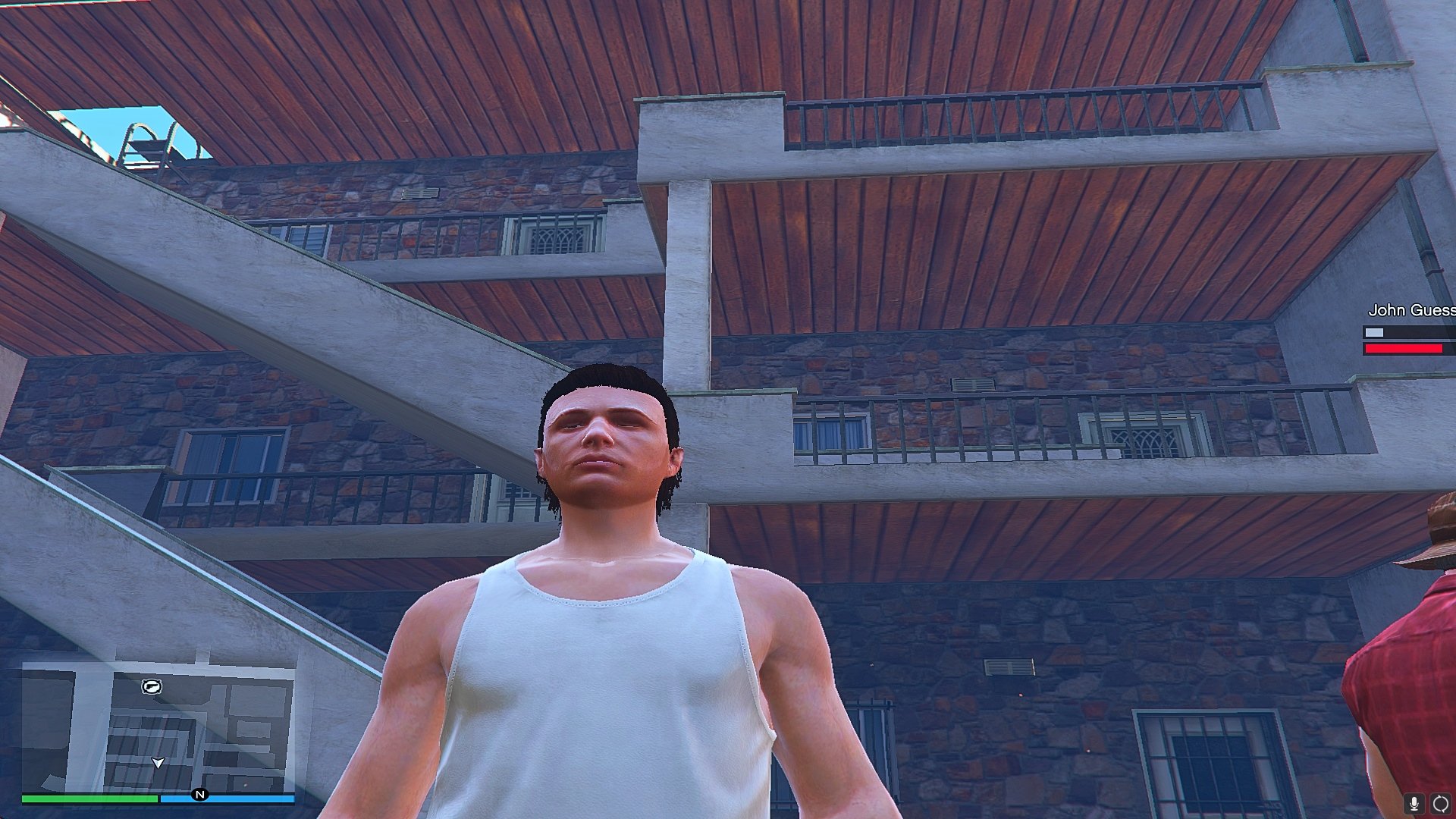Toggle the microphone voice chat icon
This screenshot has width=1456, height=819.
coord(1414,804)
